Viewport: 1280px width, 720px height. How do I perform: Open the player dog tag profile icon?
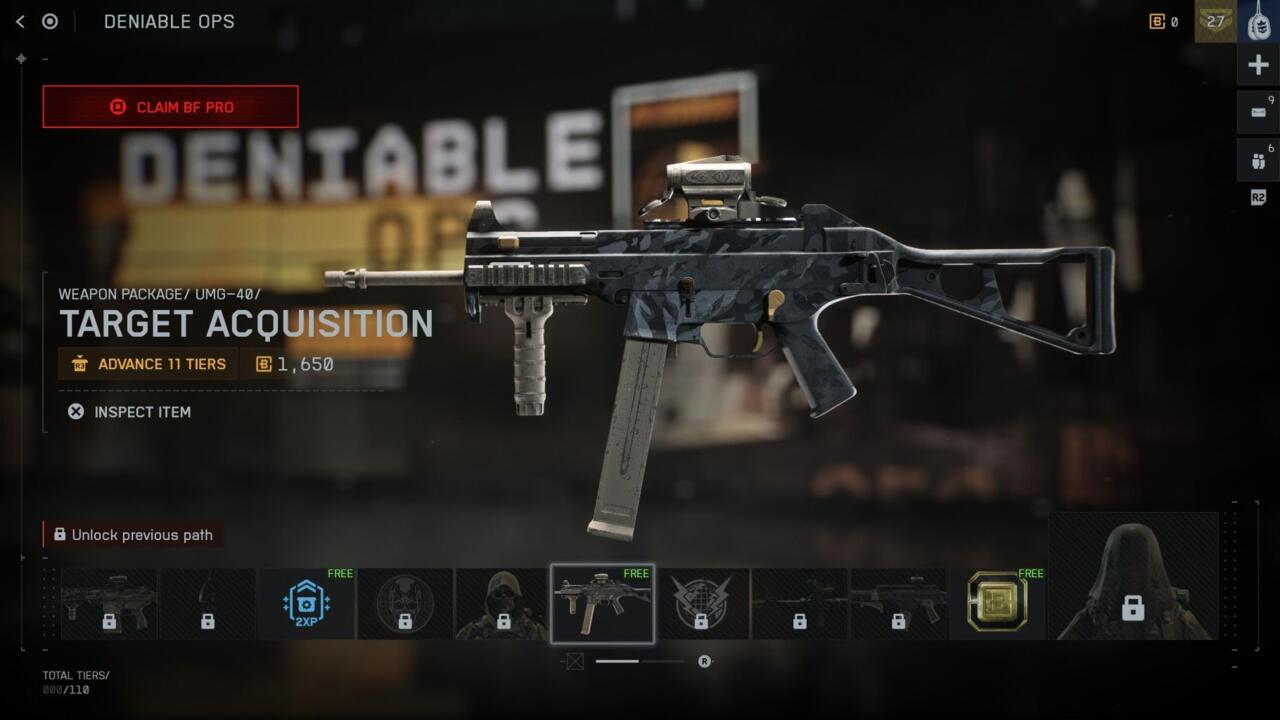(1258, 21)
